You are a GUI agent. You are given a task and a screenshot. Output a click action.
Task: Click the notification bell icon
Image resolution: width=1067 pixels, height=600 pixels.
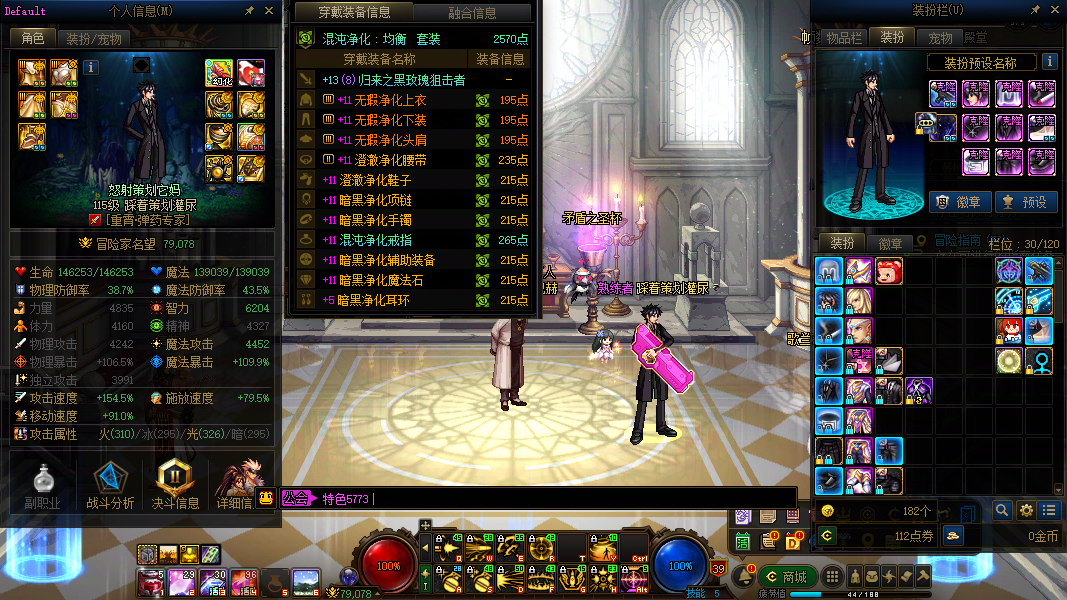(742, 576)
